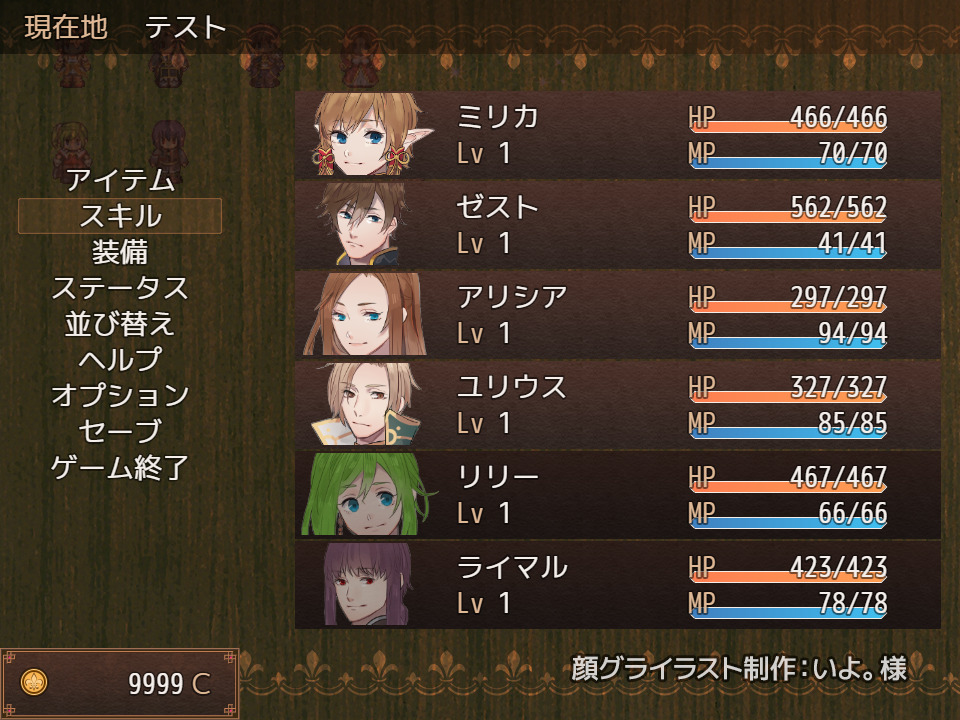Select party member ミリカ
This screenshot has width=960, height=720.
click(617, 135)
